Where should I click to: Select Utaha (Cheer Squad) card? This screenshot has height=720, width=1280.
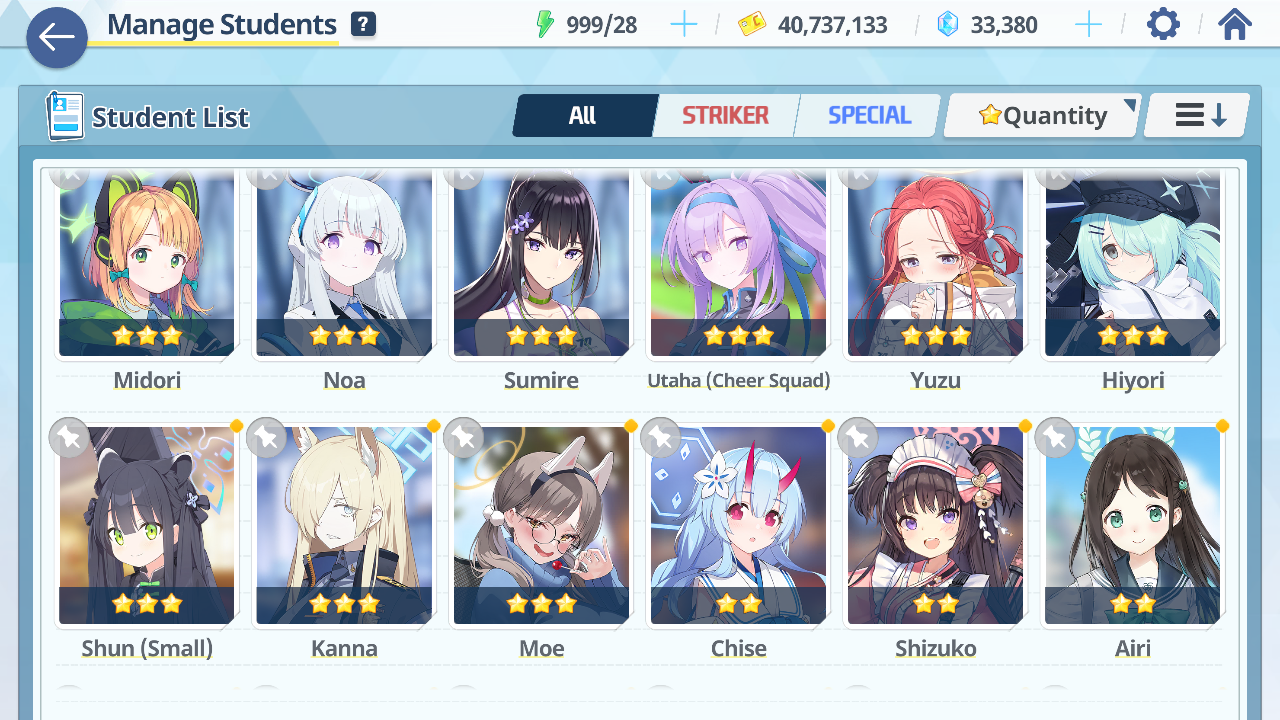pos(738,265)
